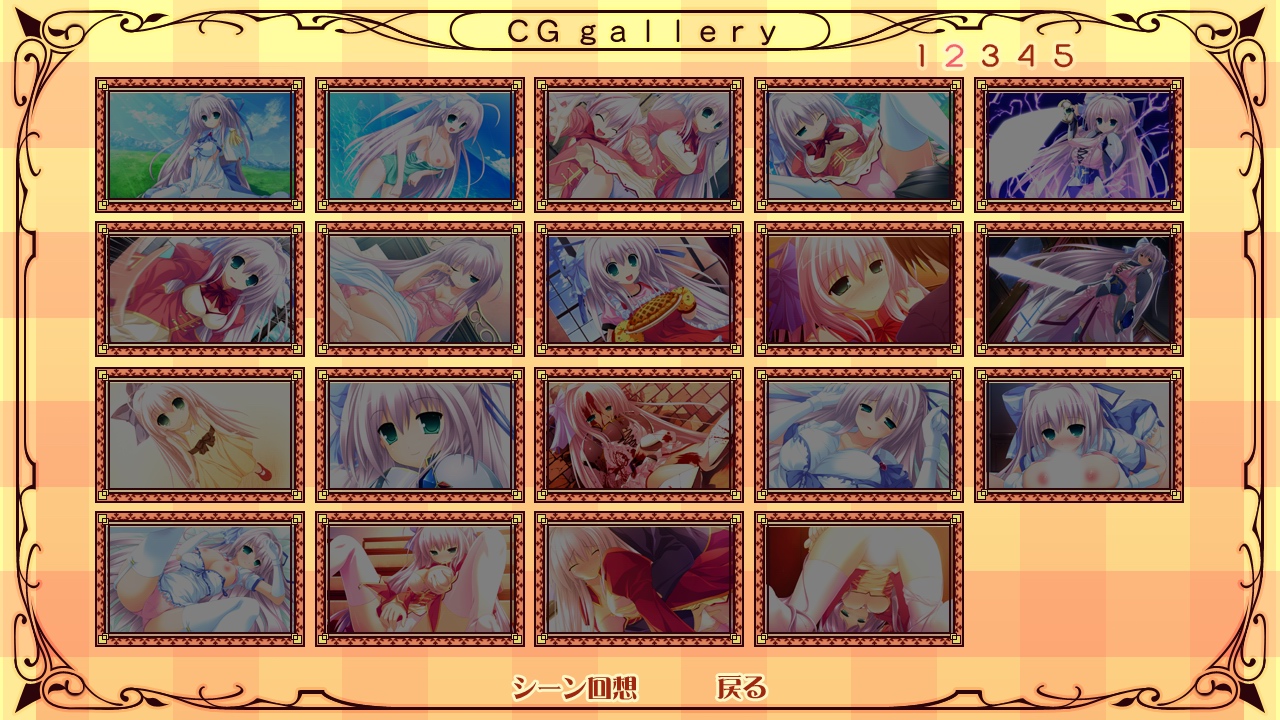View the girl in yellow dress thumbnail
This screenshot has height=720, width=1280.
200,434
